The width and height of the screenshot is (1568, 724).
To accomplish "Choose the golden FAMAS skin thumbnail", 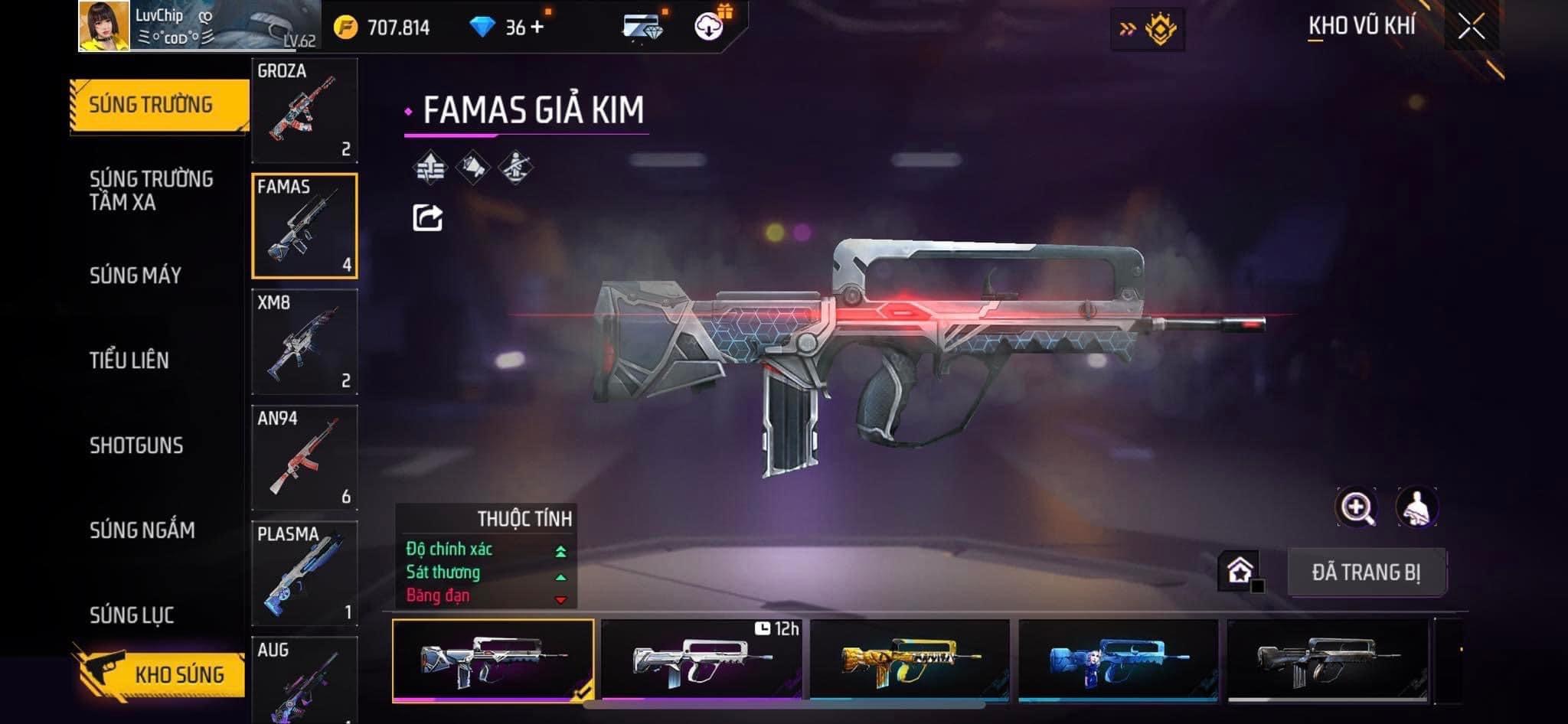I will pos(910,660).
